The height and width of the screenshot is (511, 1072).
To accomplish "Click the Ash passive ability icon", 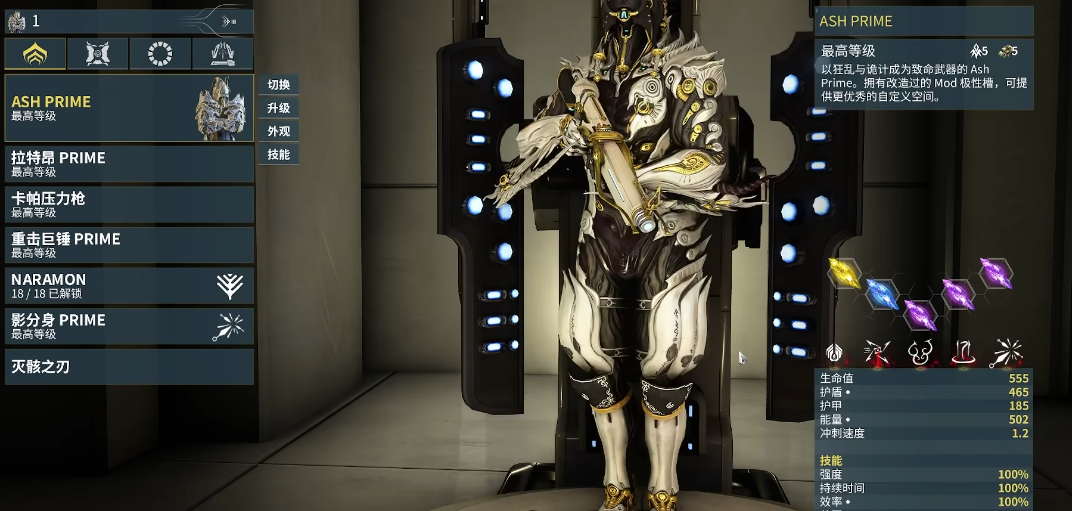I will [x=836, y=352].
